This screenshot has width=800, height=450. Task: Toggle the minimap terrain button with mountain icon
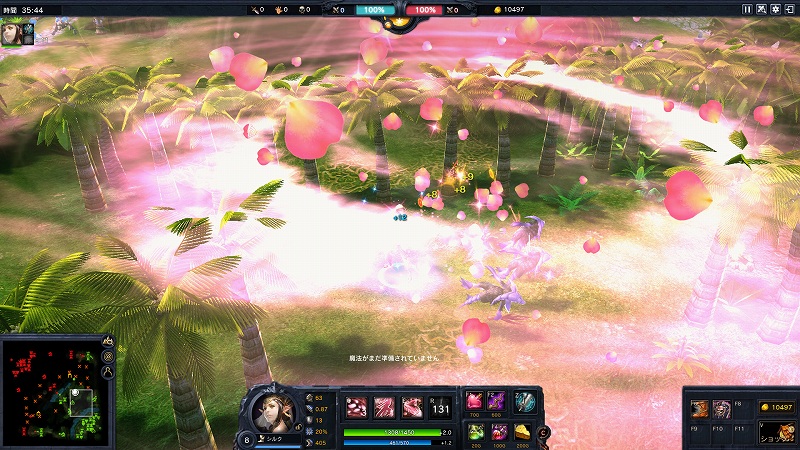[x=107, y=343]
